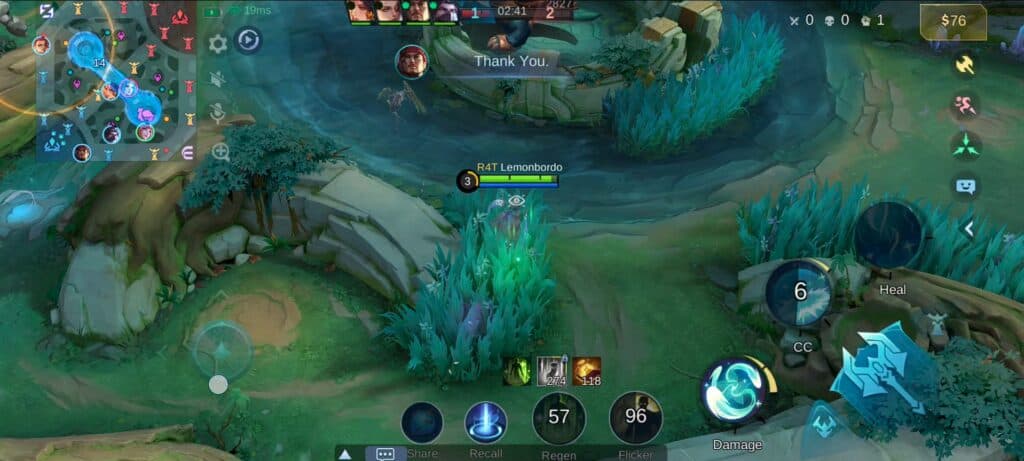Toggle the microphone voice chat icon

pyautogui.click(x=217, y=114)
